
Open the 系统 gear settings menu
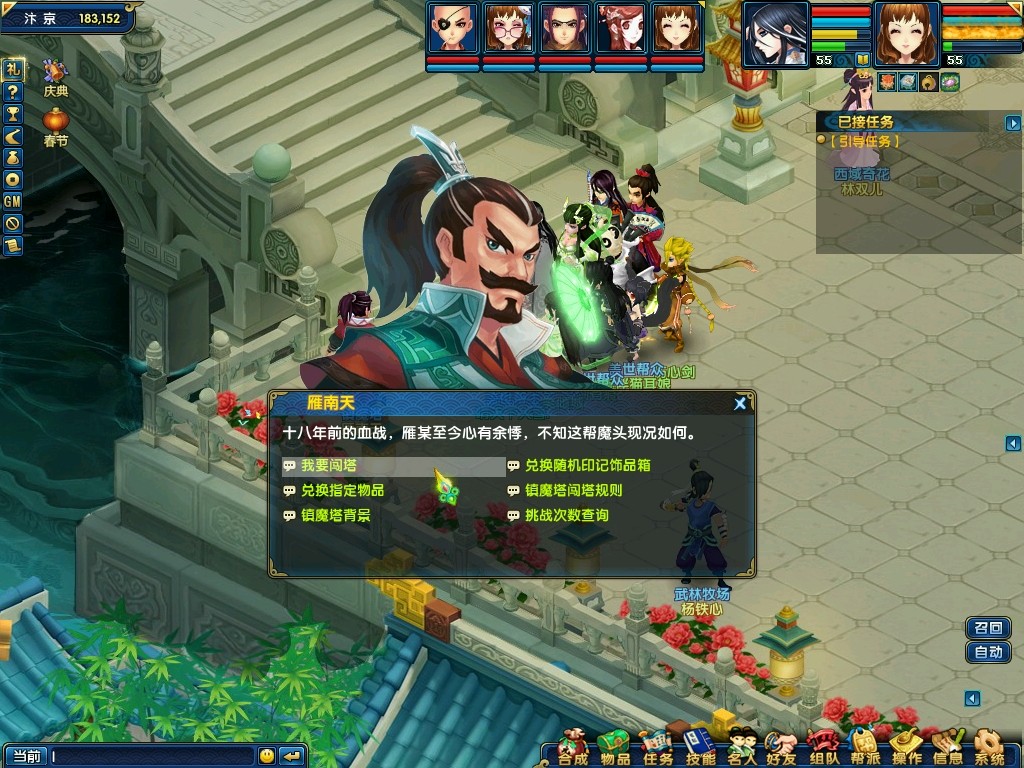(x=988, y=747)
